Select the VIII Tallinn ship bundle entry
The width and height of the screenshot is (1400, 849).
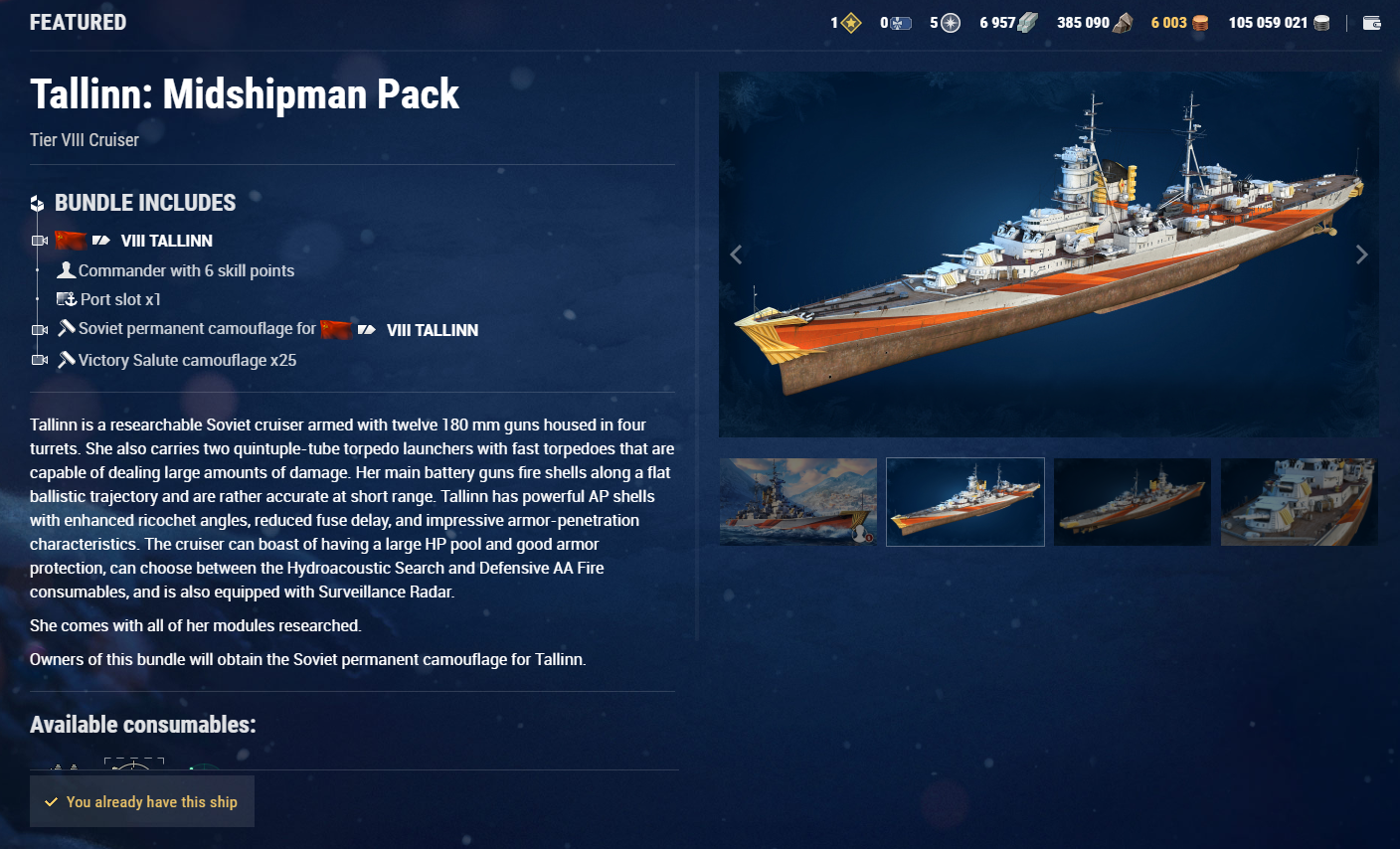[166, 241]
